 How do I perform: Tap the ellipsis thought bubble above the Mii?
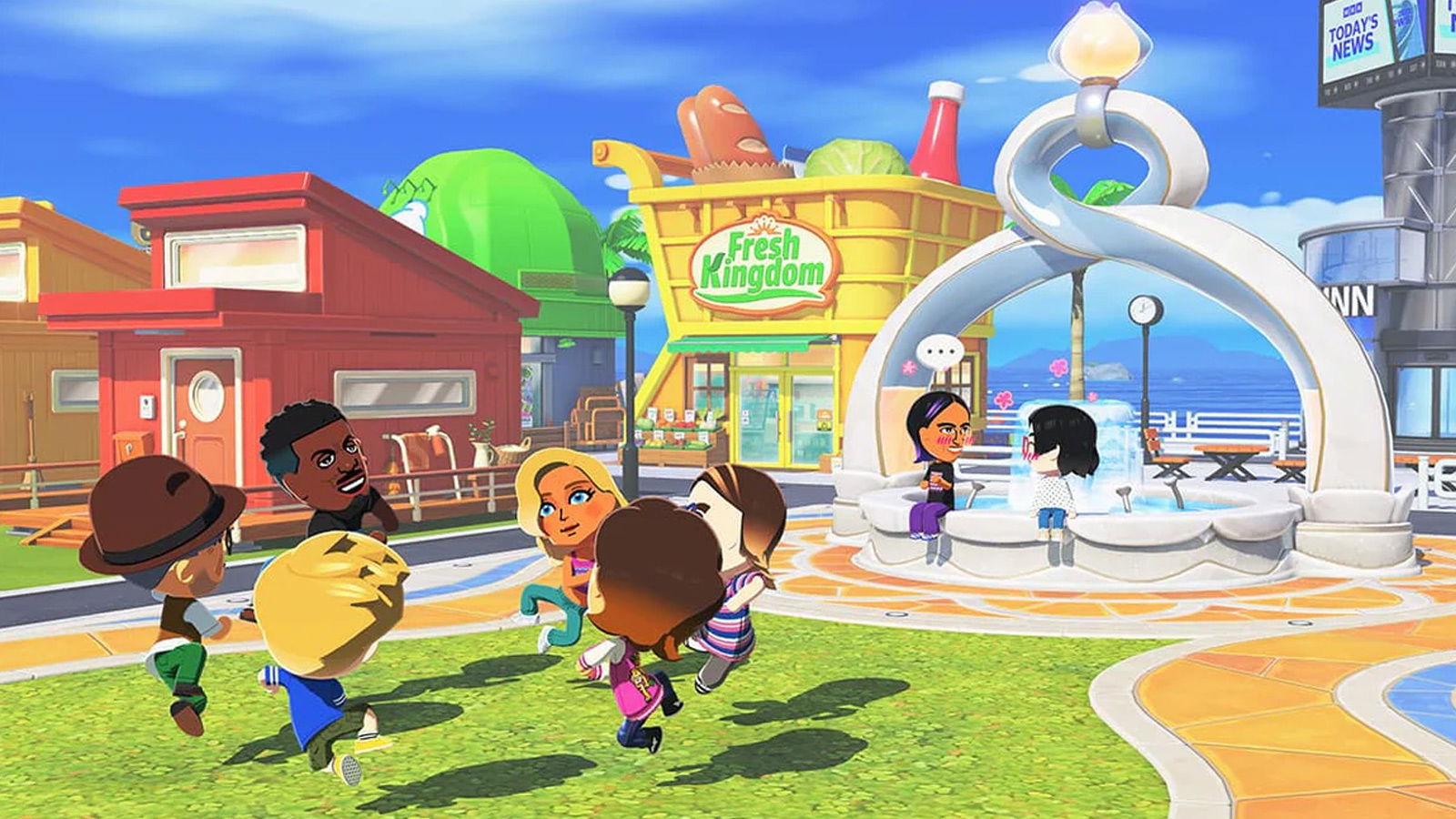939,350
